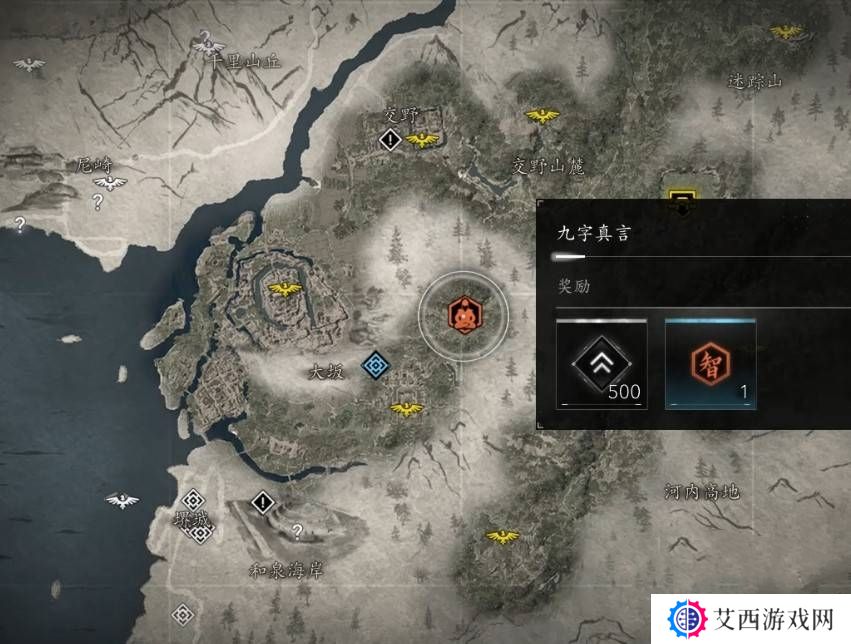This screenshot has height=644, width=851.
Task: Choose the yellow viewpoint west of 河内高地
Action: coord(501,537)
